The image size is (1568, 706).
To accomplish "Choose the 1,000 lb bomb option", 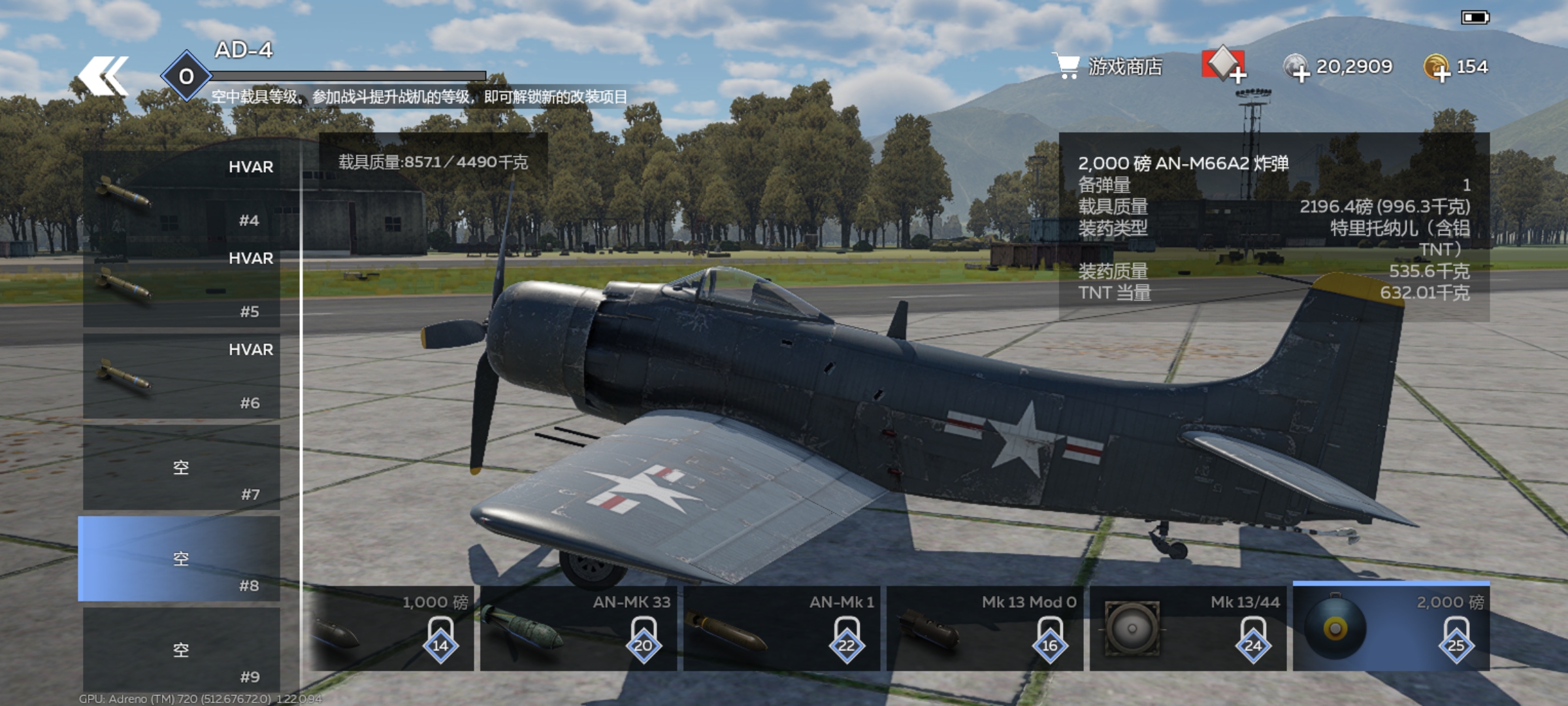I will [392, 629].
